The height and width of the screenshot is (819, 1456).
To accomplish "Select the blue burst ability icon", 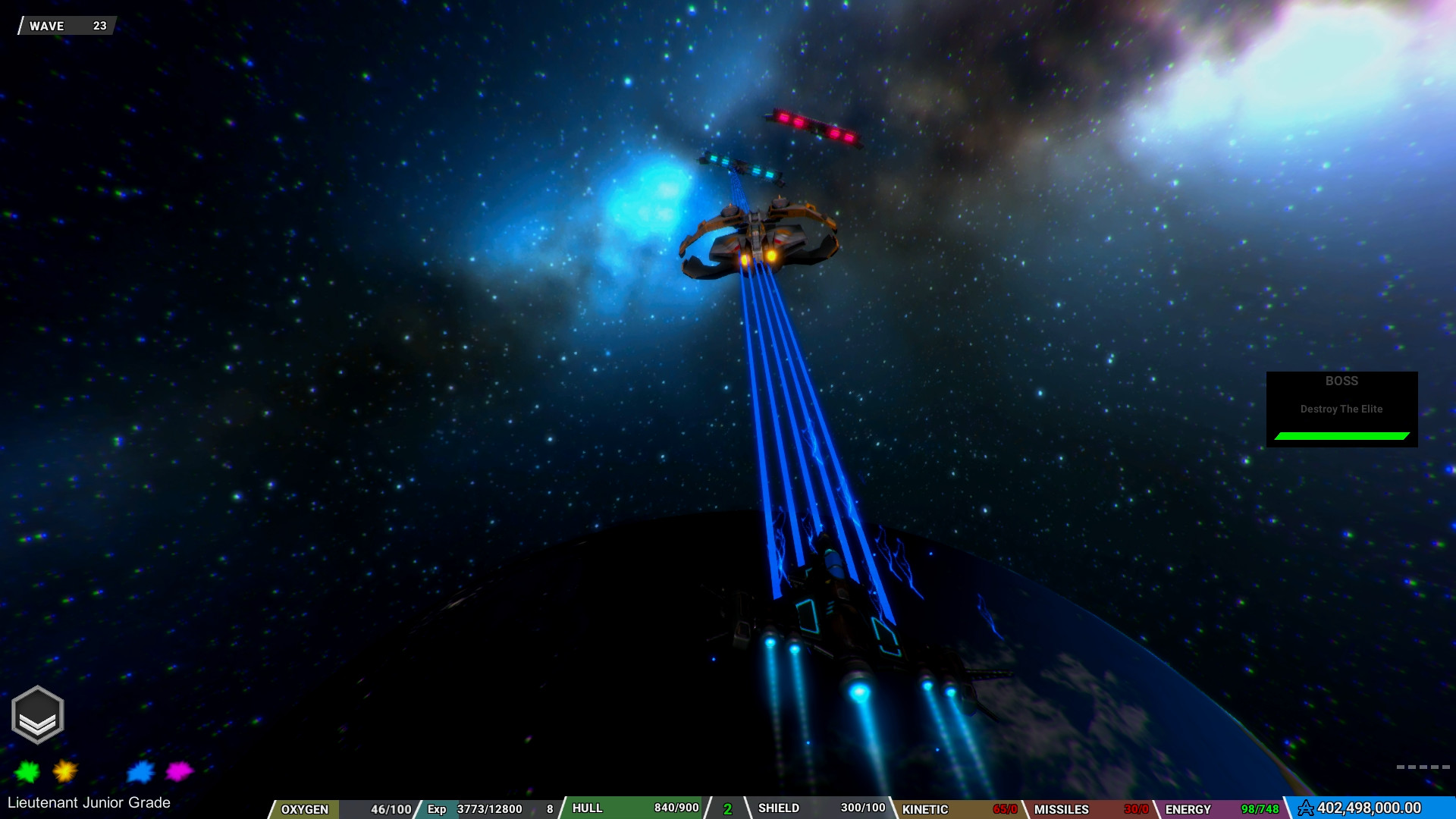I will (x=139, y=771).
